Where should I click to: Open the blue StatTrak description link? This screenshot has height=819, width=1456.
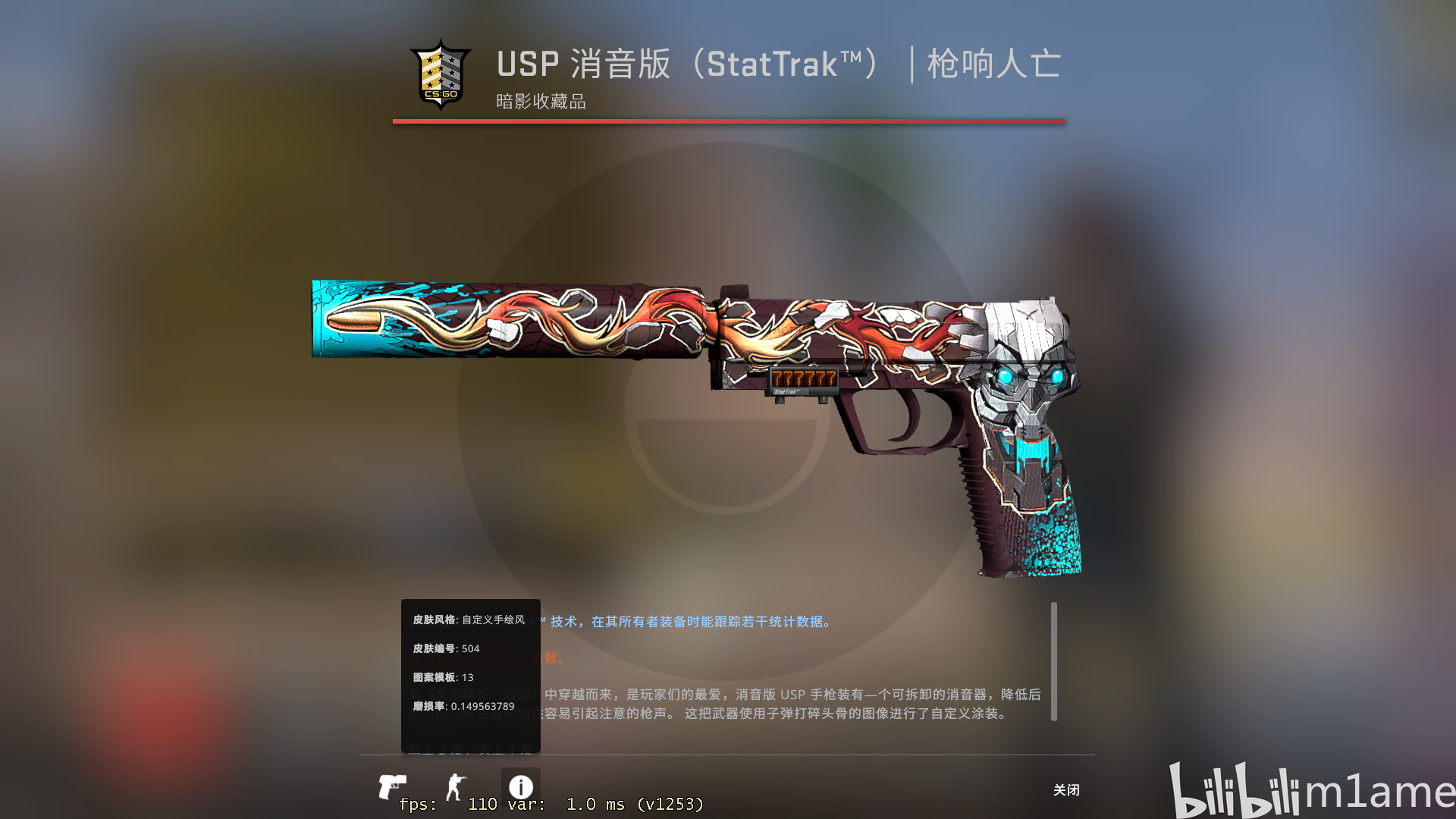pyautogui.click(x=682, y=622)
